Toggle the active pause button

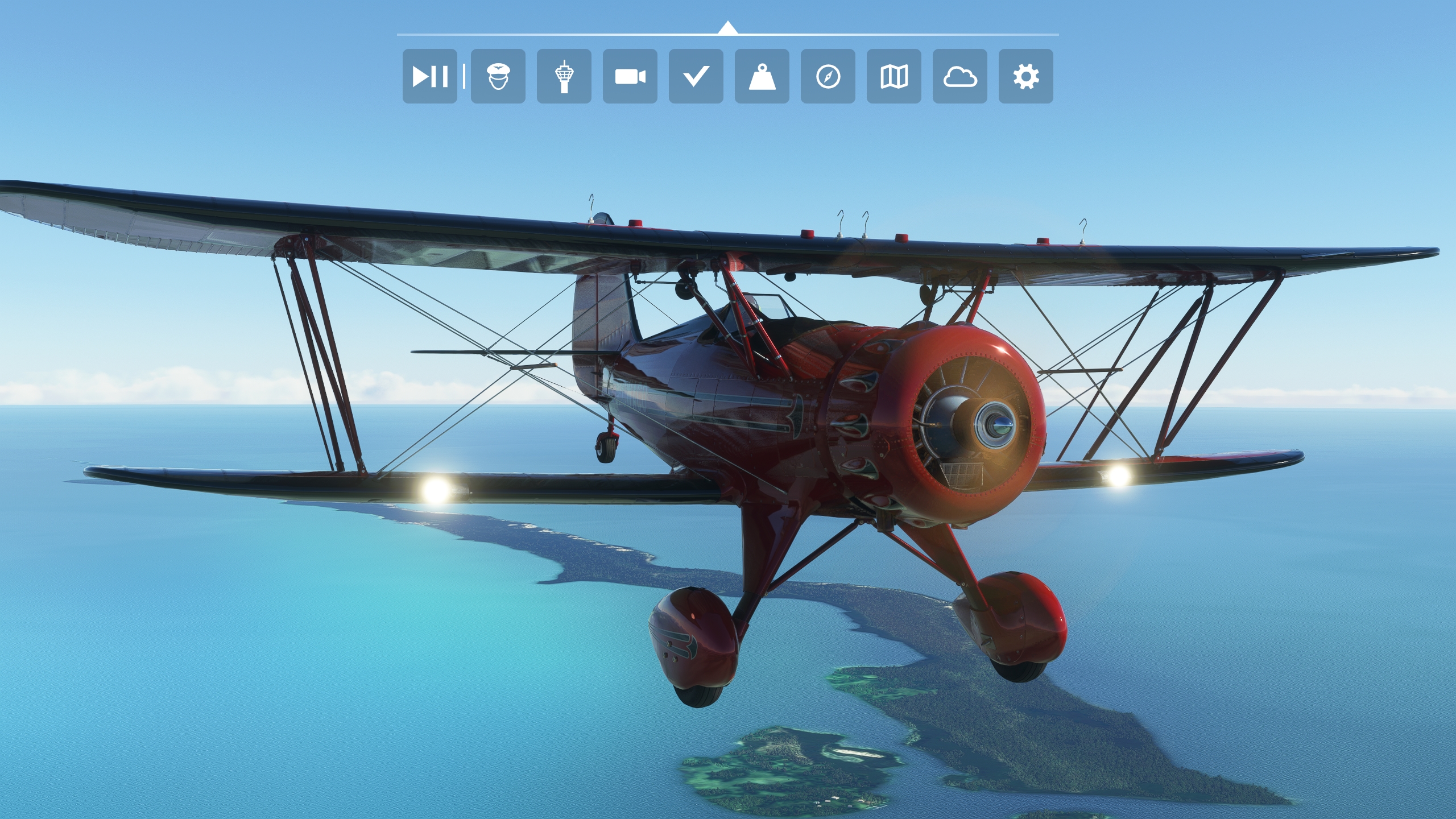point(429,76)
